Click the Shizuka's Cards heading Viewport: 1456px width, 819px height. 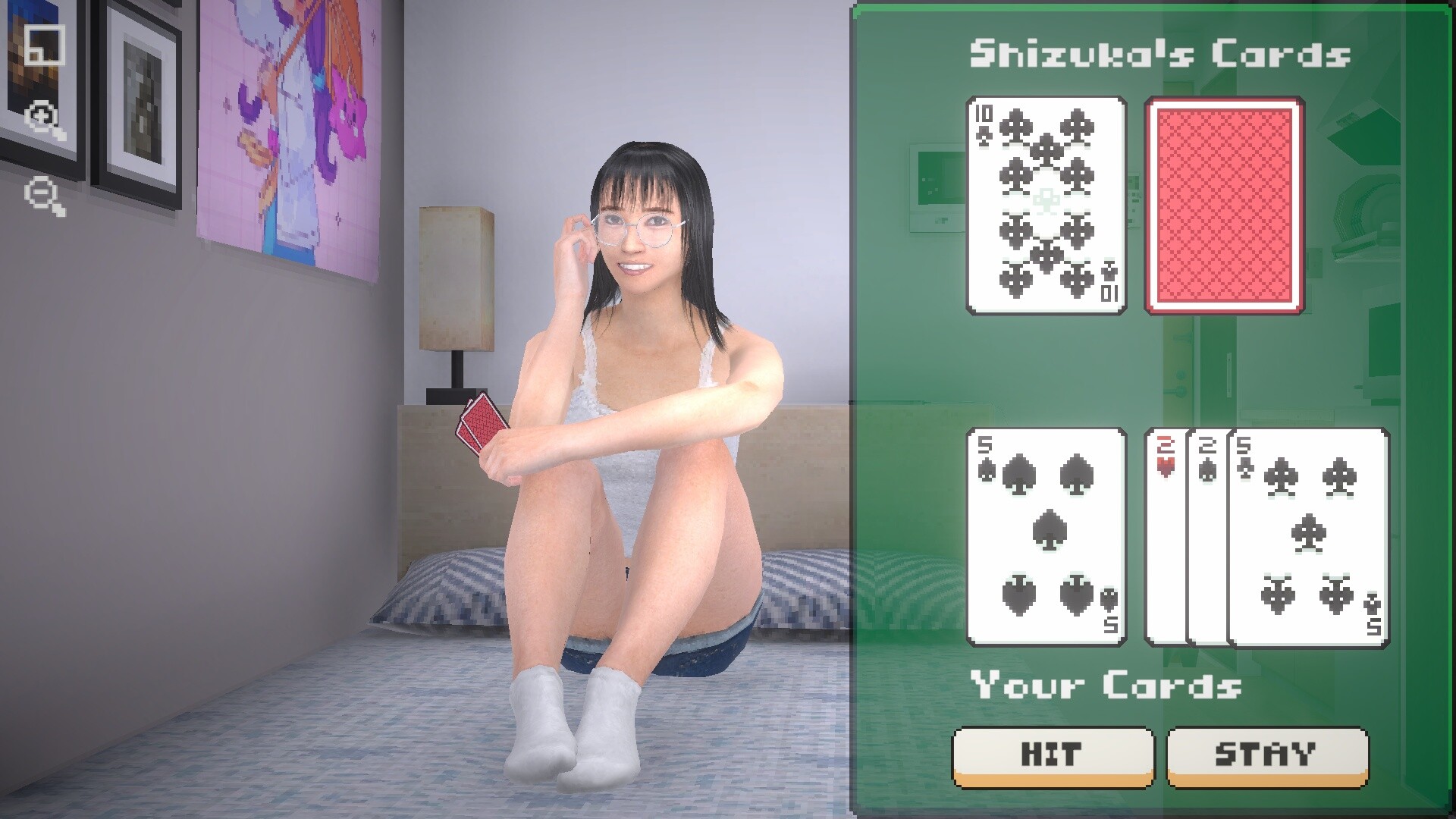pyautogui.click(x=1163, y=53)
